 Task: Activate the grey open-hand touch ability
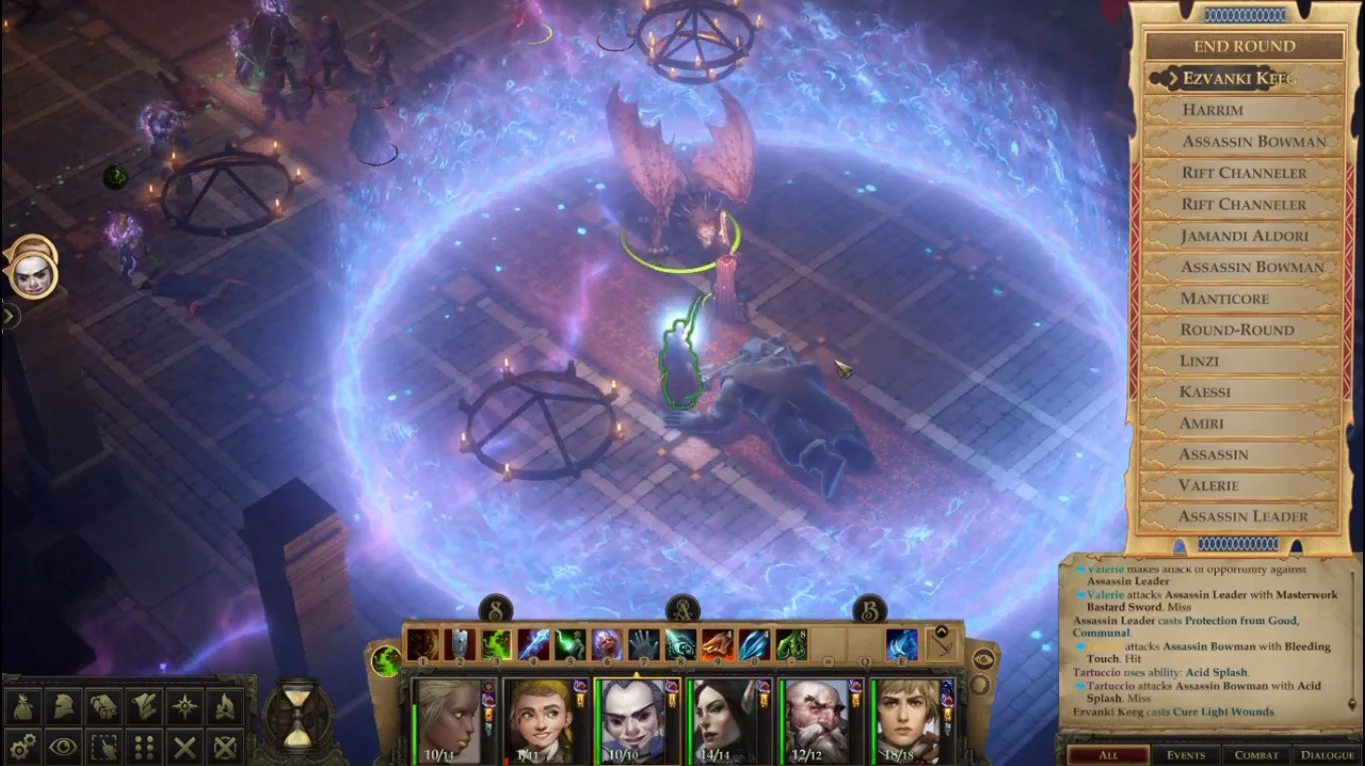[x=642, y=644]
